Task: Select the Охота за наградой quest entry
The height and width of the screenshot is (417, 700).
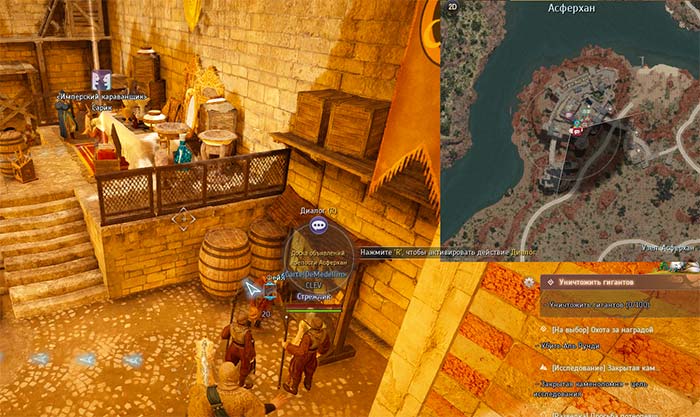Action: pos(621,327)
